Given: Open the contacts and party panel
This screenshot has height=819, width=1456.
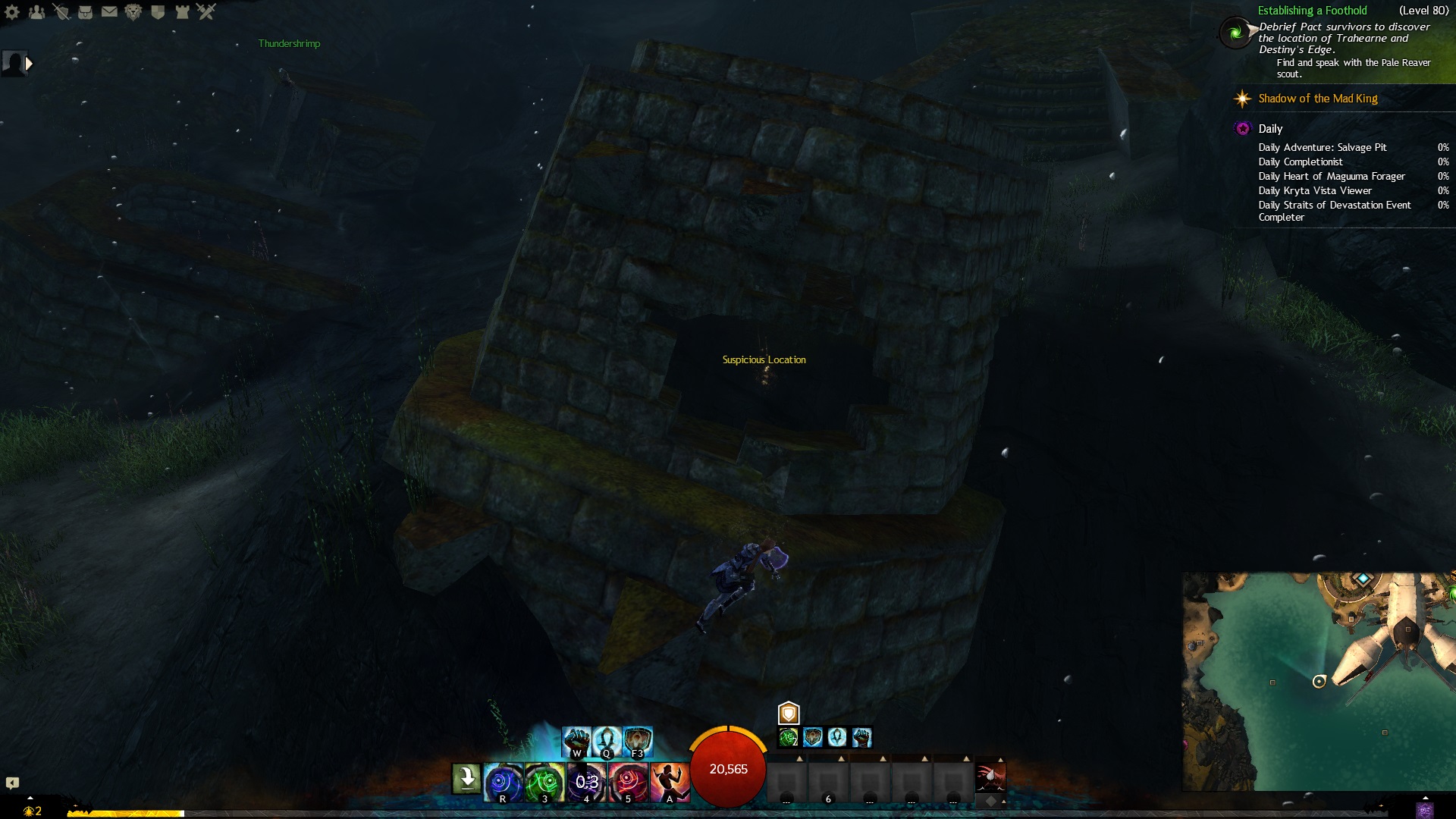Looking at the screenshot, I should [x=36, y=12].
